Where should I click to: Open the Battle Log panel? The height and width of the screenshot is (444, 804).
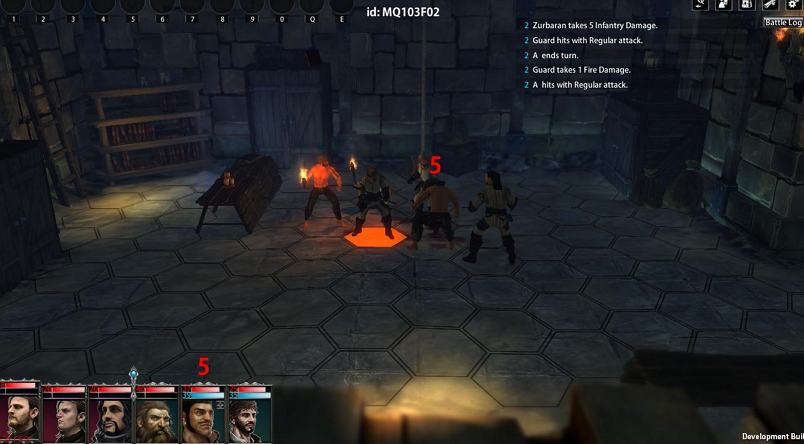(783, 22)
